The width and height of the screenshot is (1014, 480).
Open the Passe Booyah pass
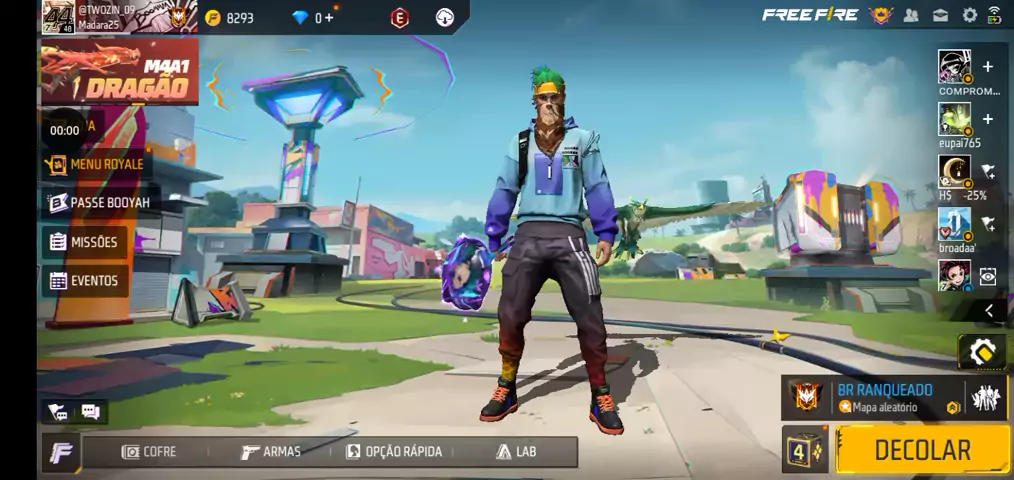(x=98, y=203)
